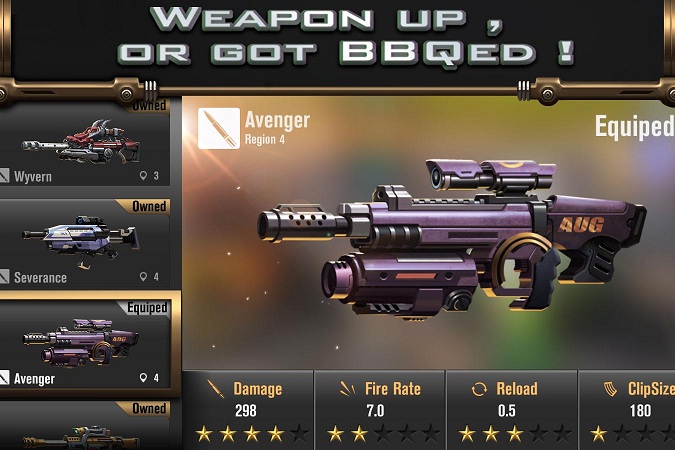This screenshot has height=450, width=675.
Task: Pick the partially visible owned weapon at bottom
Action: [90, 428]
